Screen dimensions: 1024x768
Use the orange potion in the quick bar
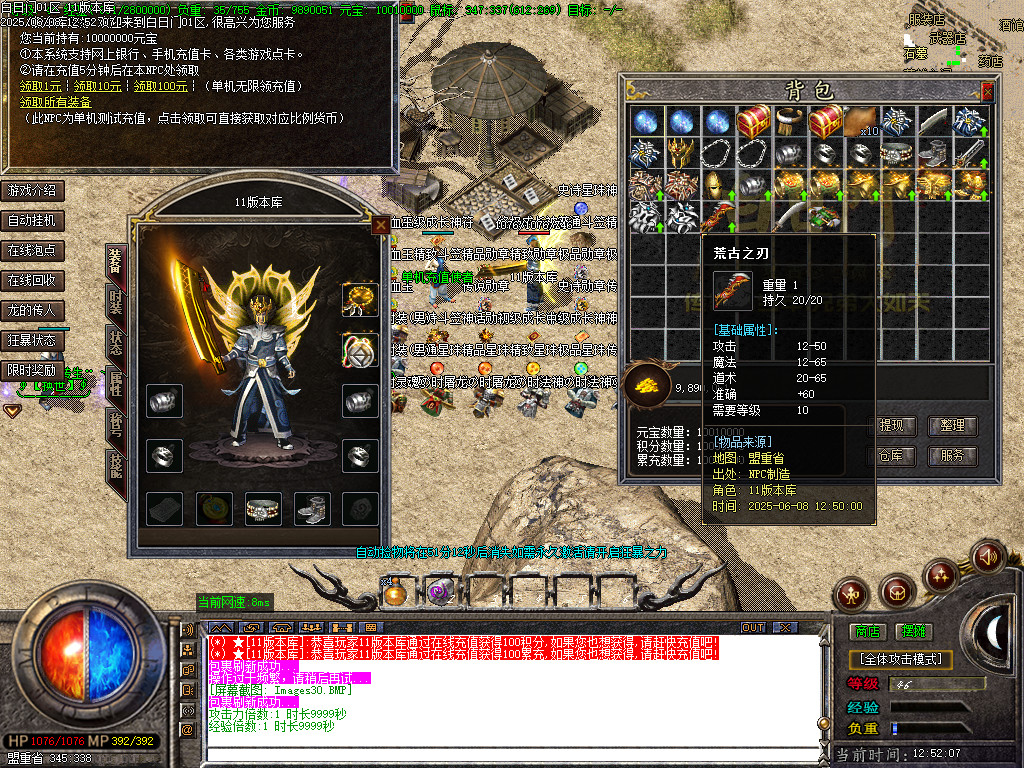click(x=395, y=593)
